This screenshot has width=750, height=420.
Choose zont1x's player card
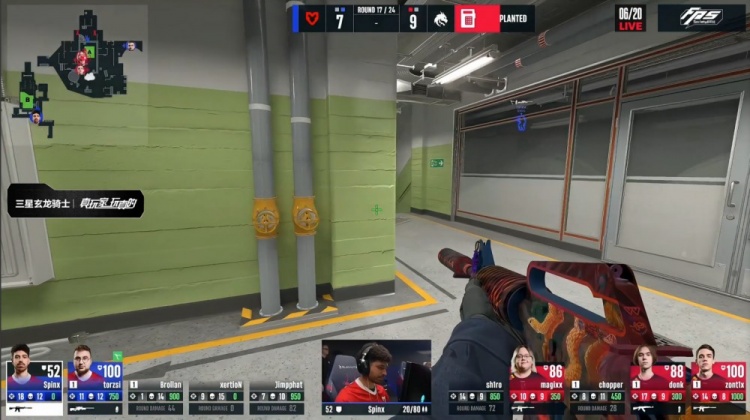coord(717,379)
